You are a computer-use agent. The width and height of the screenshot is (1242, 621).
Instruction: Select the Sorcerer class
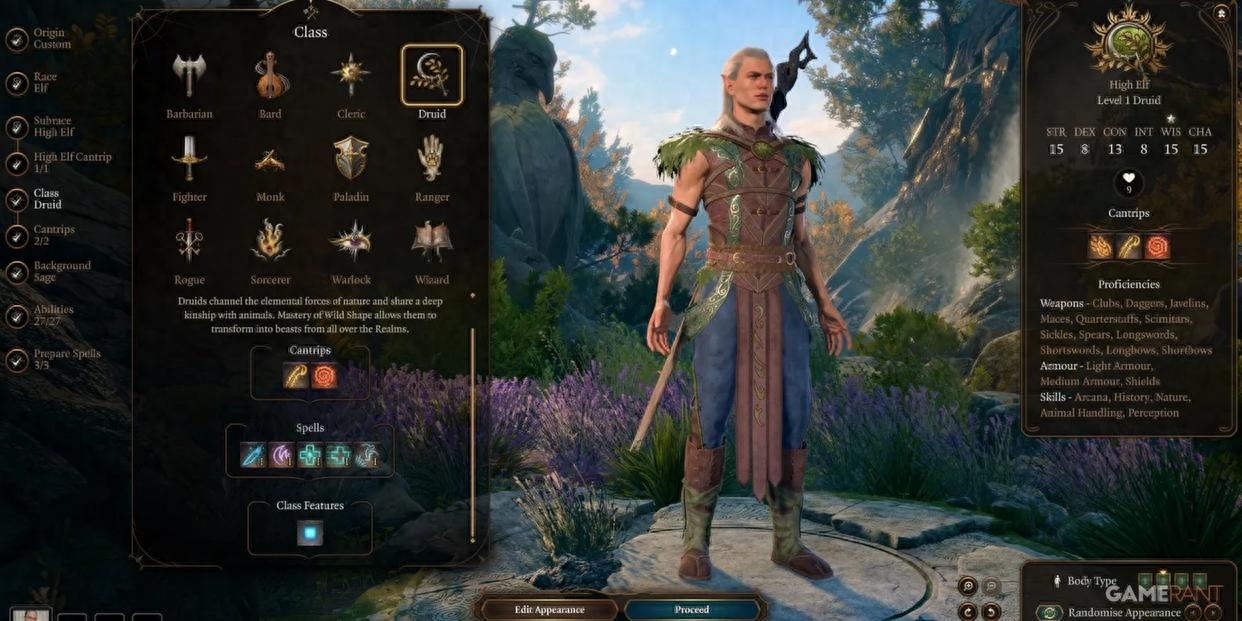270,242
